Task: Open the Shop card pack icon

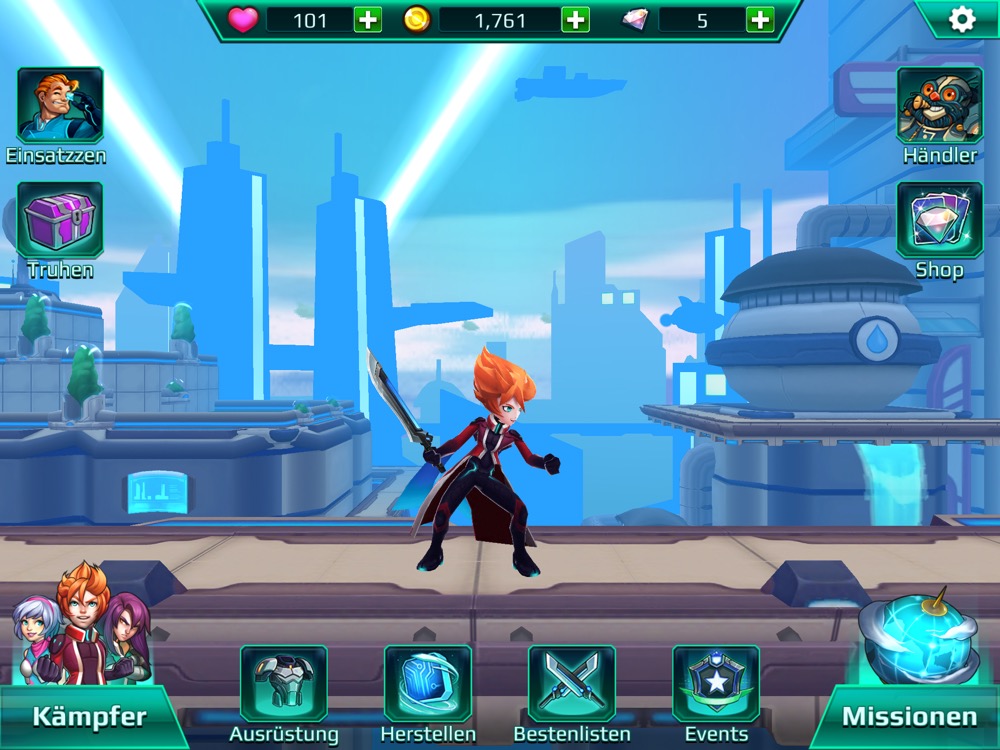Action: (939, 220)
